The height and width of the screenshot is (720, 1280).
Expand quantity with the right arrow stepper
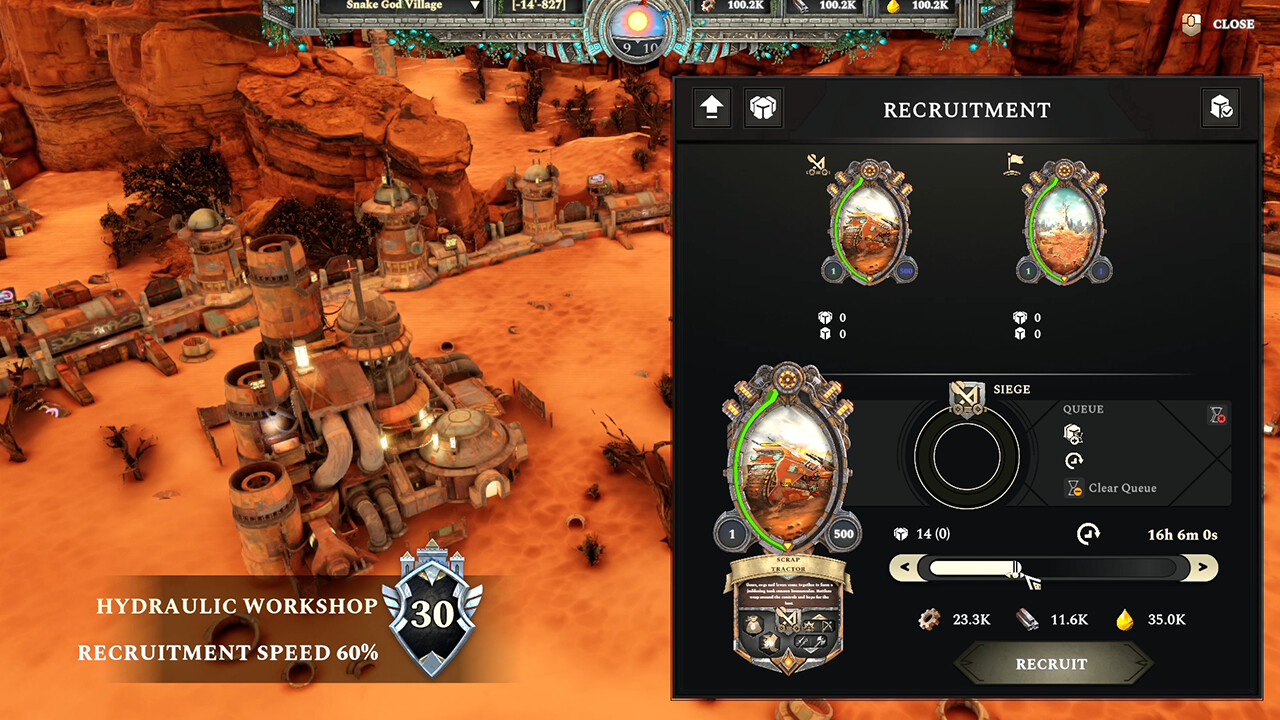click(1201, 569)
